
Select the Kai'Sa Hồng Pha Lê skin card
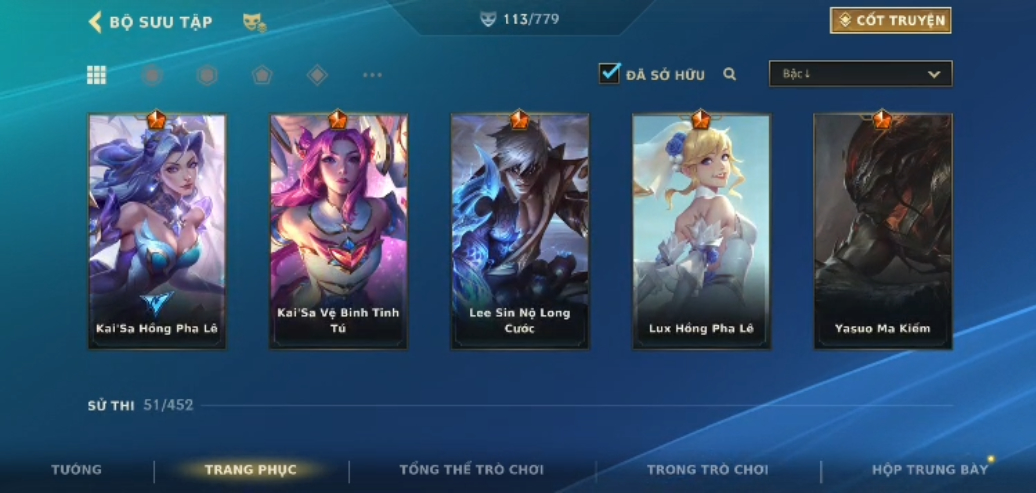tap(157, 231)
